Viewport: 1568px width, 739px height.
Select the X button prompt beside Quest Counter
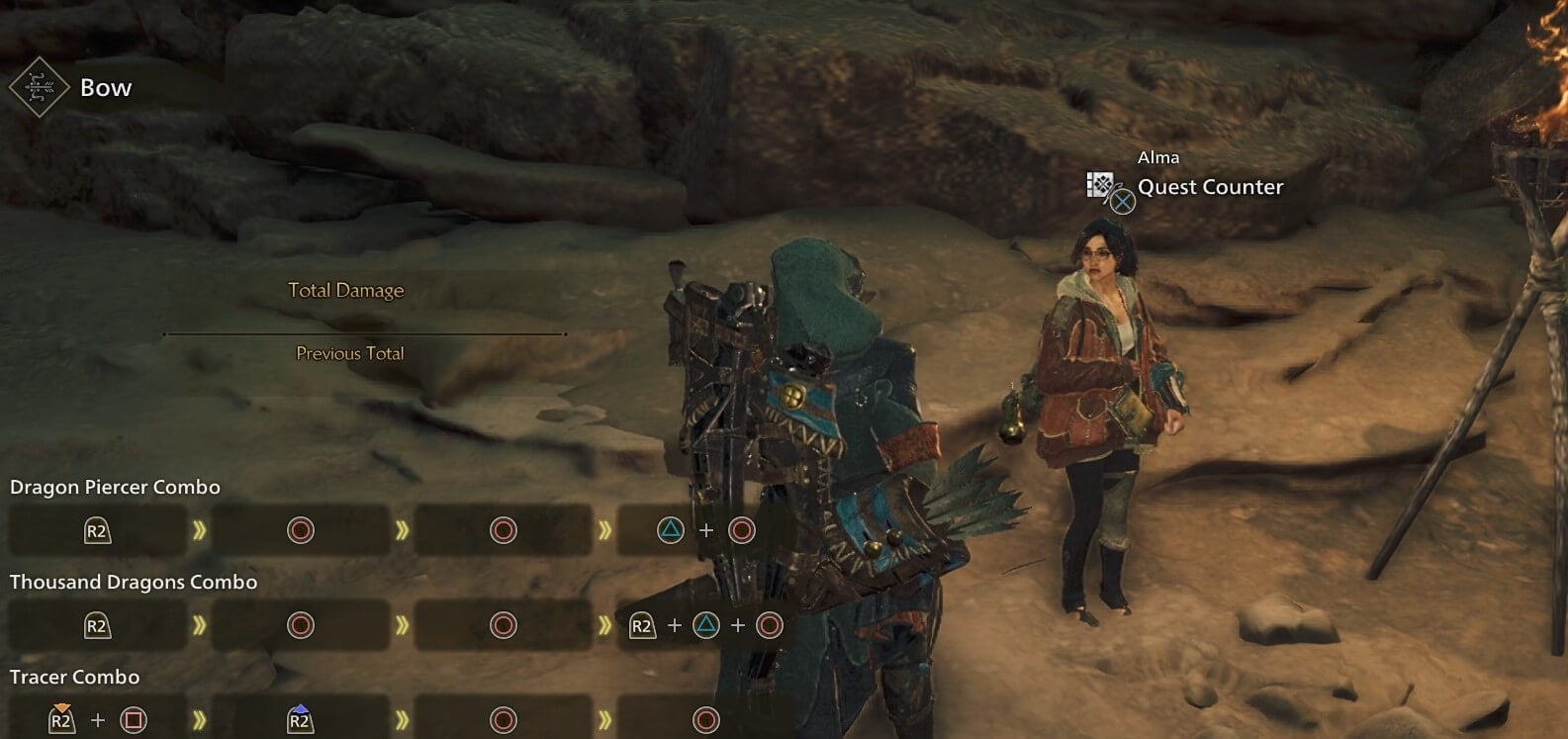(1124, 204)
